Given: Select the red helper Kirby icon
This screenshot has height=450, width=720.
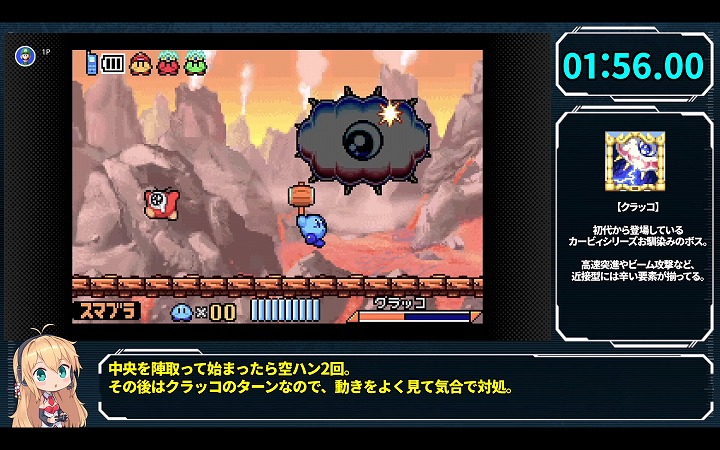Looking at the screenshot, I should 168,63.
